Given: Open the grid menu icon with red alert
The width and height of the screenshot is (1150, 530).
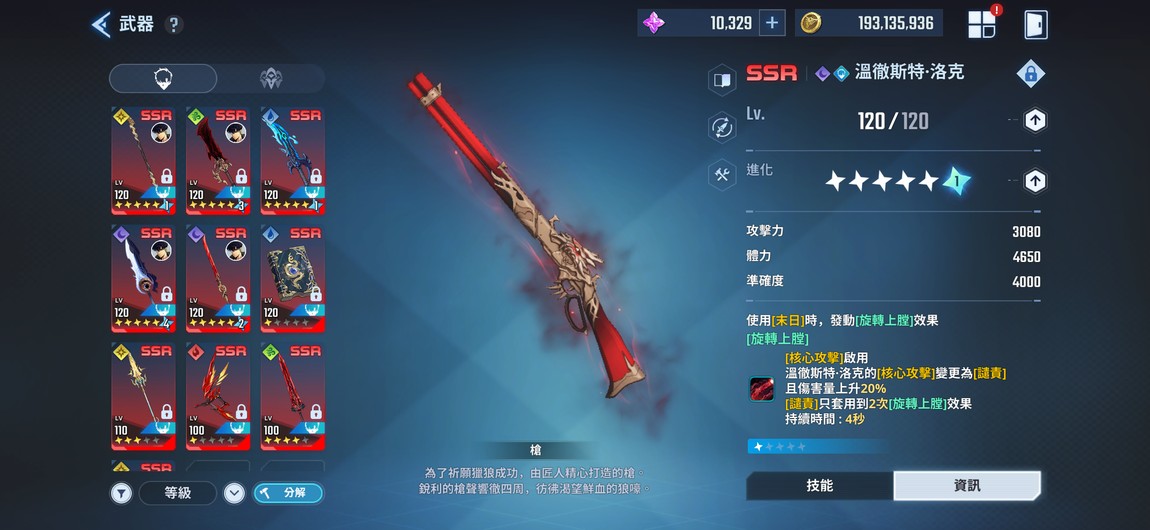Looking at the screenshot, I should tap(982, 24).
